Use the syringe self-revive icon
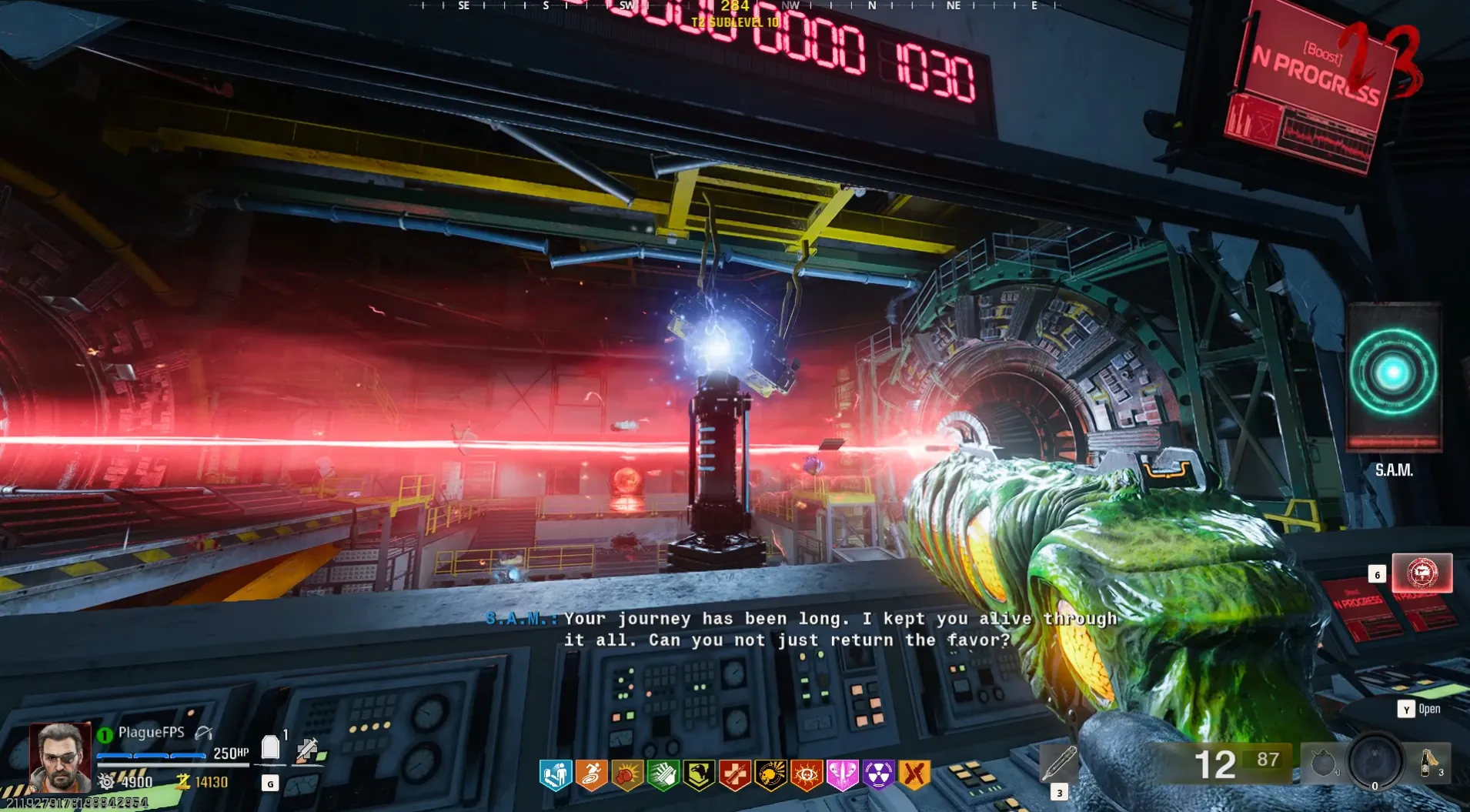Screen dimensions: 1470x812 click(308, 749)
